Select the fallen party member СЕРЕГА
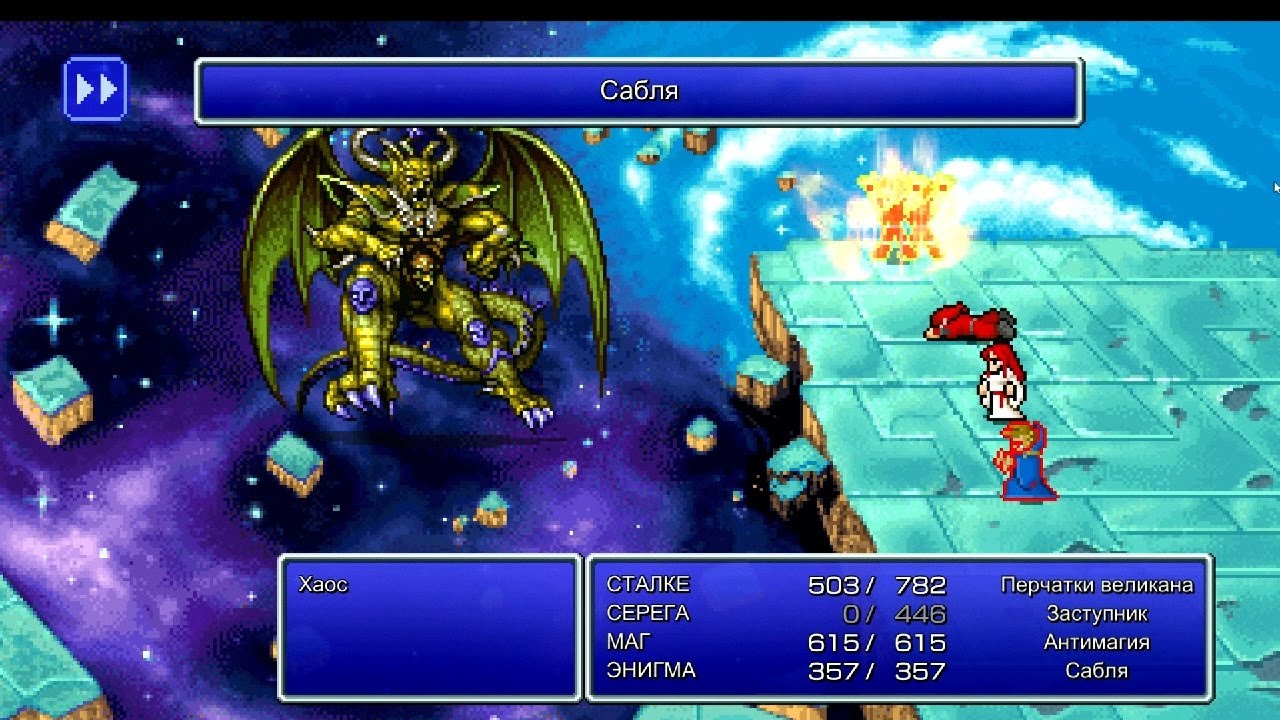The image size is (1280, 720). coord(648,614)
